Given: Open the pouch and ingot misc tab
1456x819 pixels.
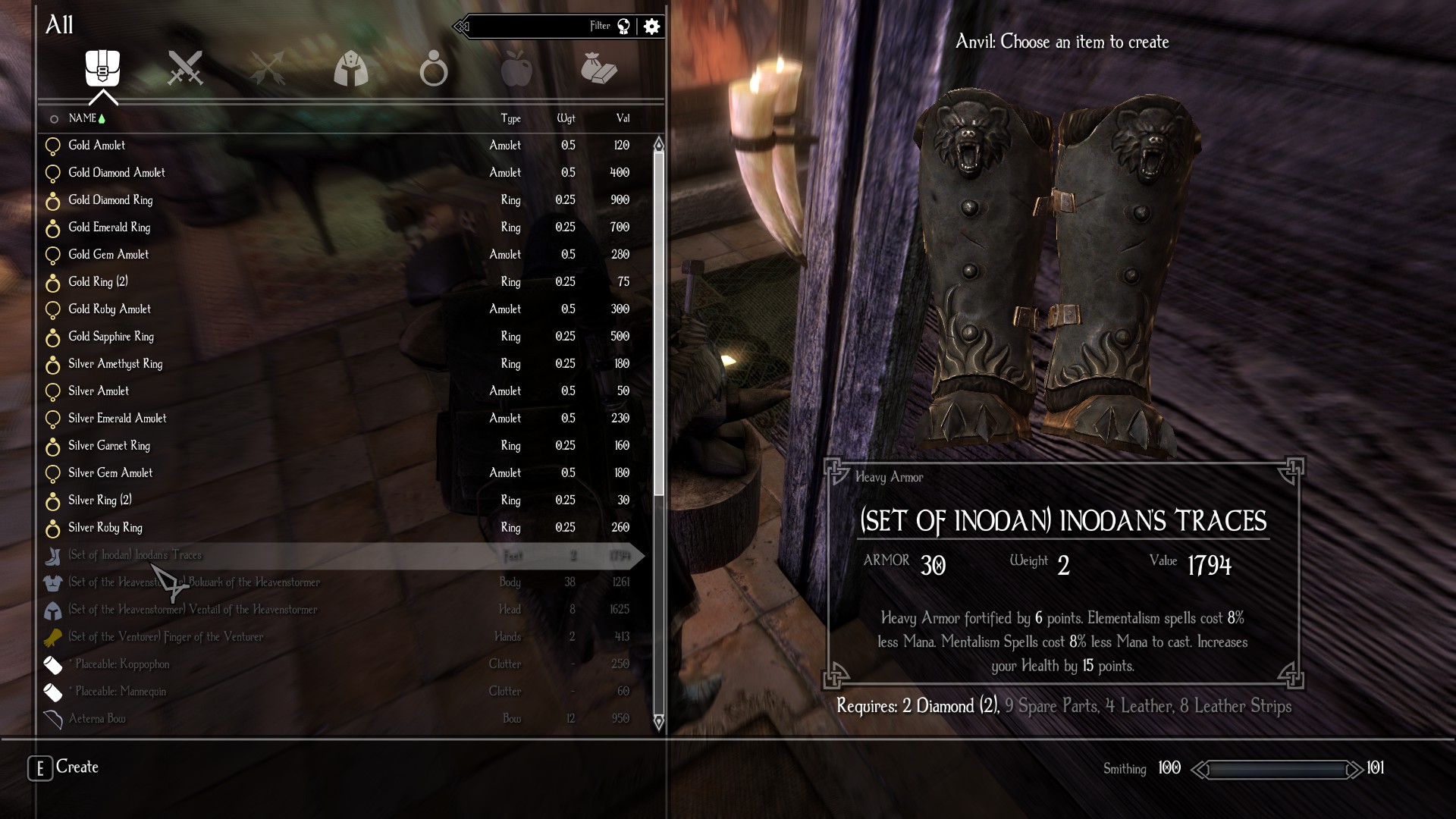Looking at the screenshot, I should pyautogui.click(x=599, y=69).
